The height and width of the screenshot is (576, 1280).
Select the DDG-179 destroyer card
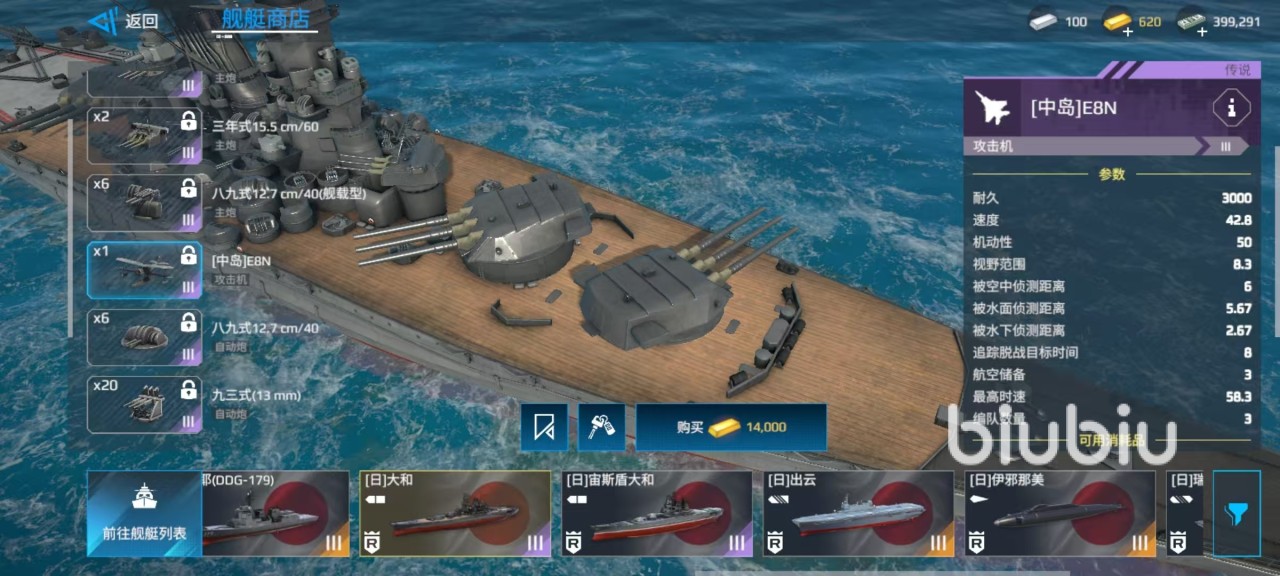tap(275, 513)
